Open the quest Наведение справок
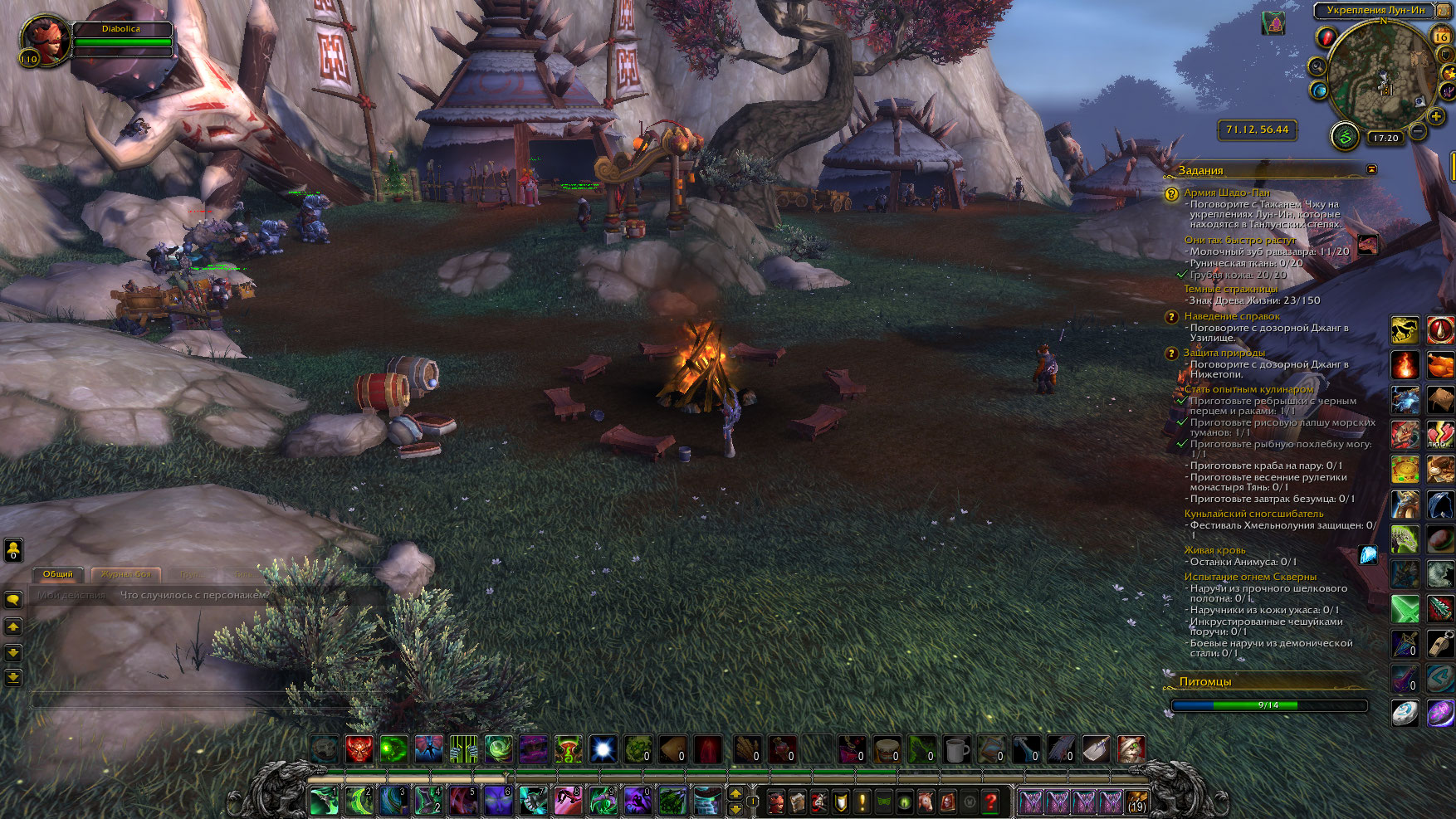This screenshot has height=819, width=1456. click(1232, 316)
